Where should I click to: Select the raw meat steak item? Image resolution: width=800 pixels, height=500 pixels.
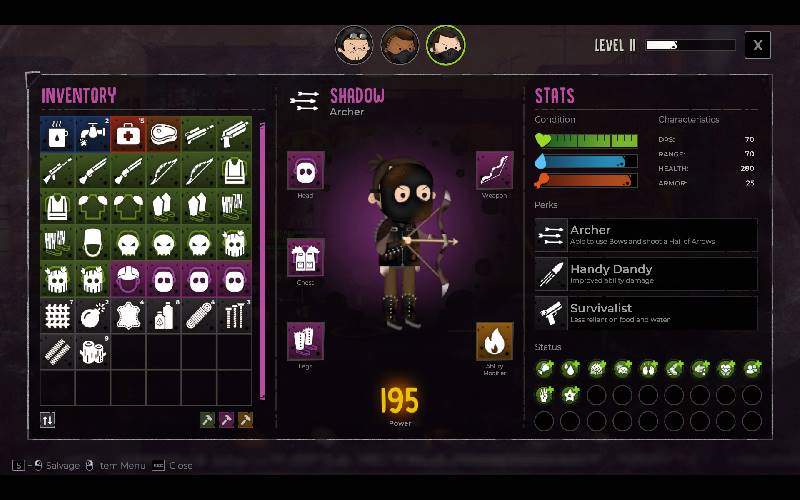point(164,134)
